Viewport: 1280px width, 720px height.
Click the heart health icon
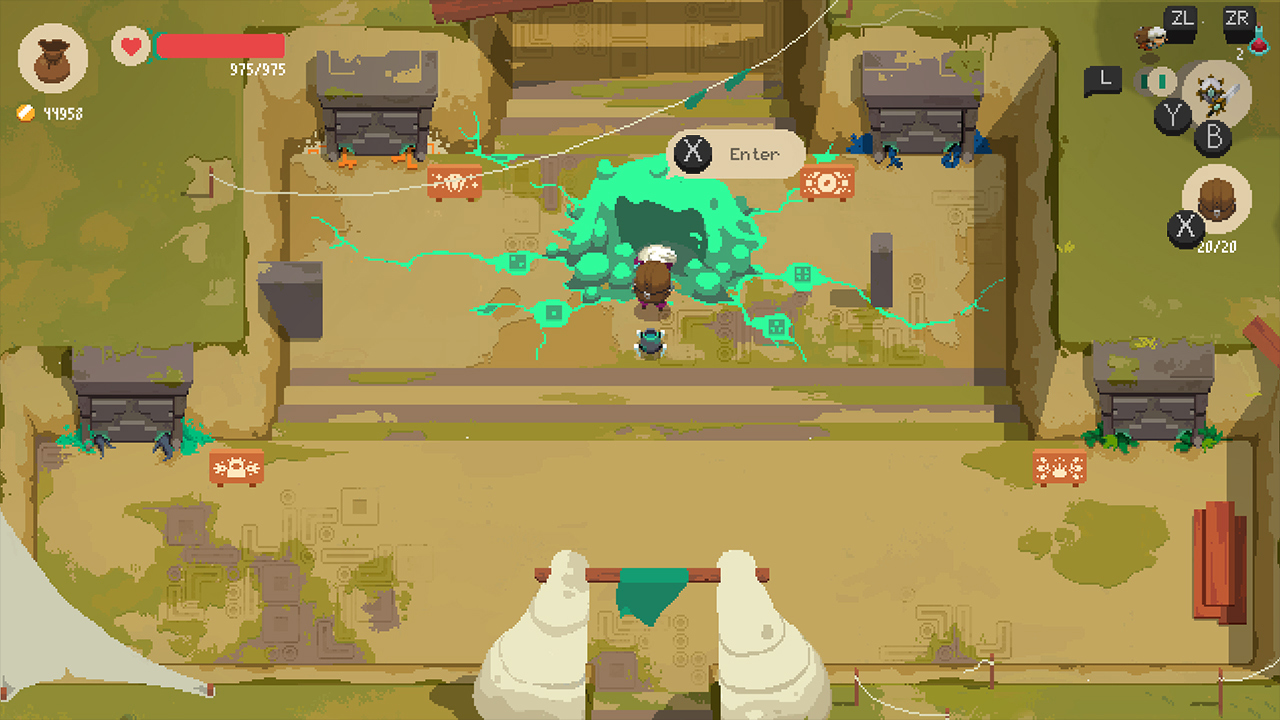click(129, 44)
